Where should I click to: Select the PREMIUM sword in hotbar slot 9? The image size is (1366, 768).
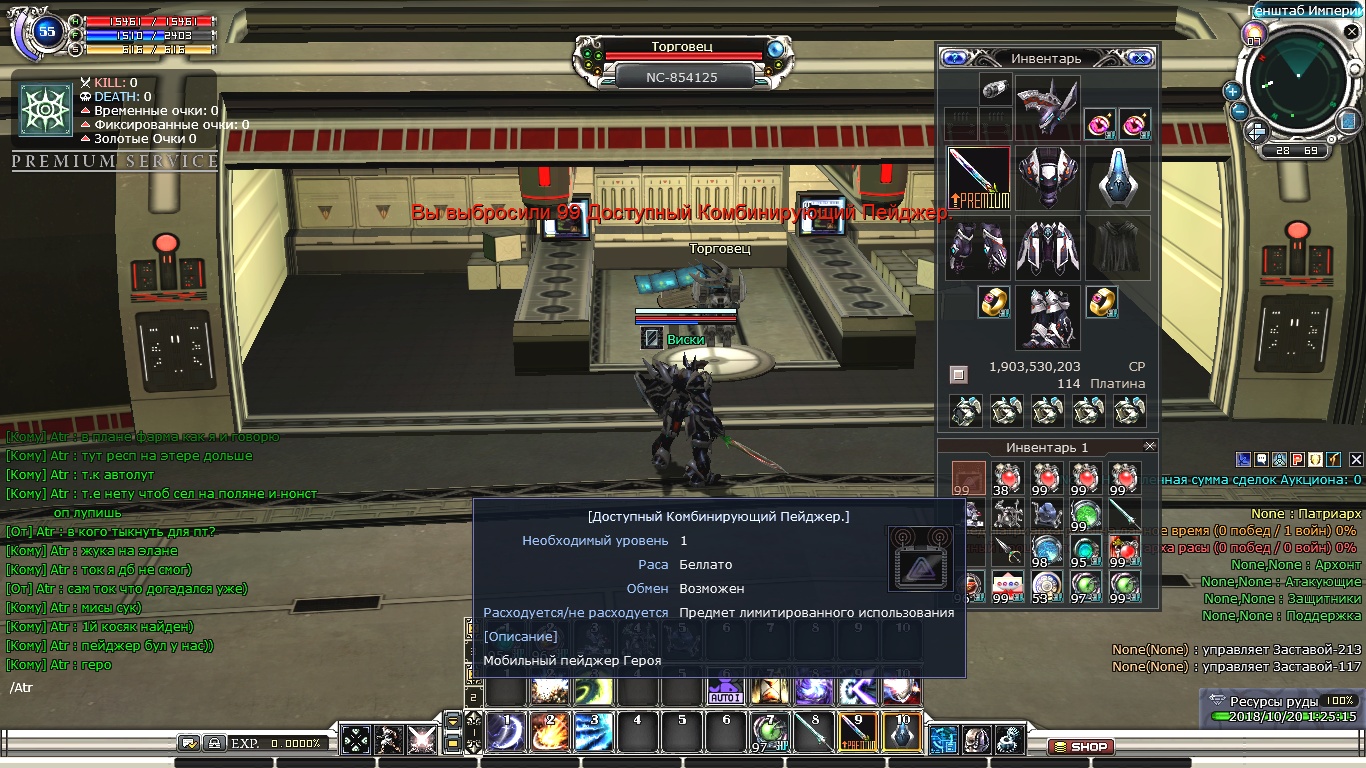(858, 732)
